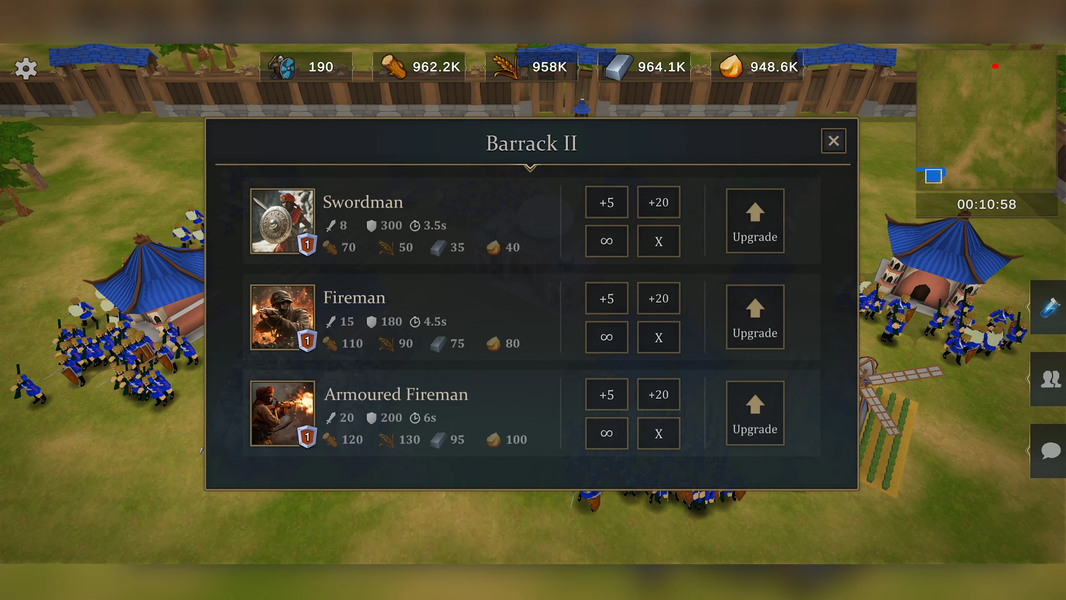The height and width of the screenshot is (600, 1066).
Task: Train 20 Armoured Fireman units
Action: click(658, 395)
